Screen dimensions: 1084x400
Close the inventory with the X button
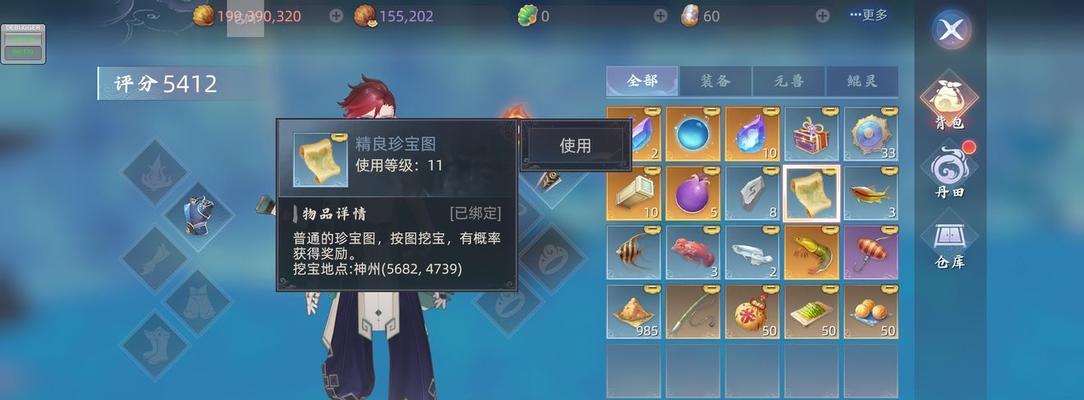click(951, 30)
